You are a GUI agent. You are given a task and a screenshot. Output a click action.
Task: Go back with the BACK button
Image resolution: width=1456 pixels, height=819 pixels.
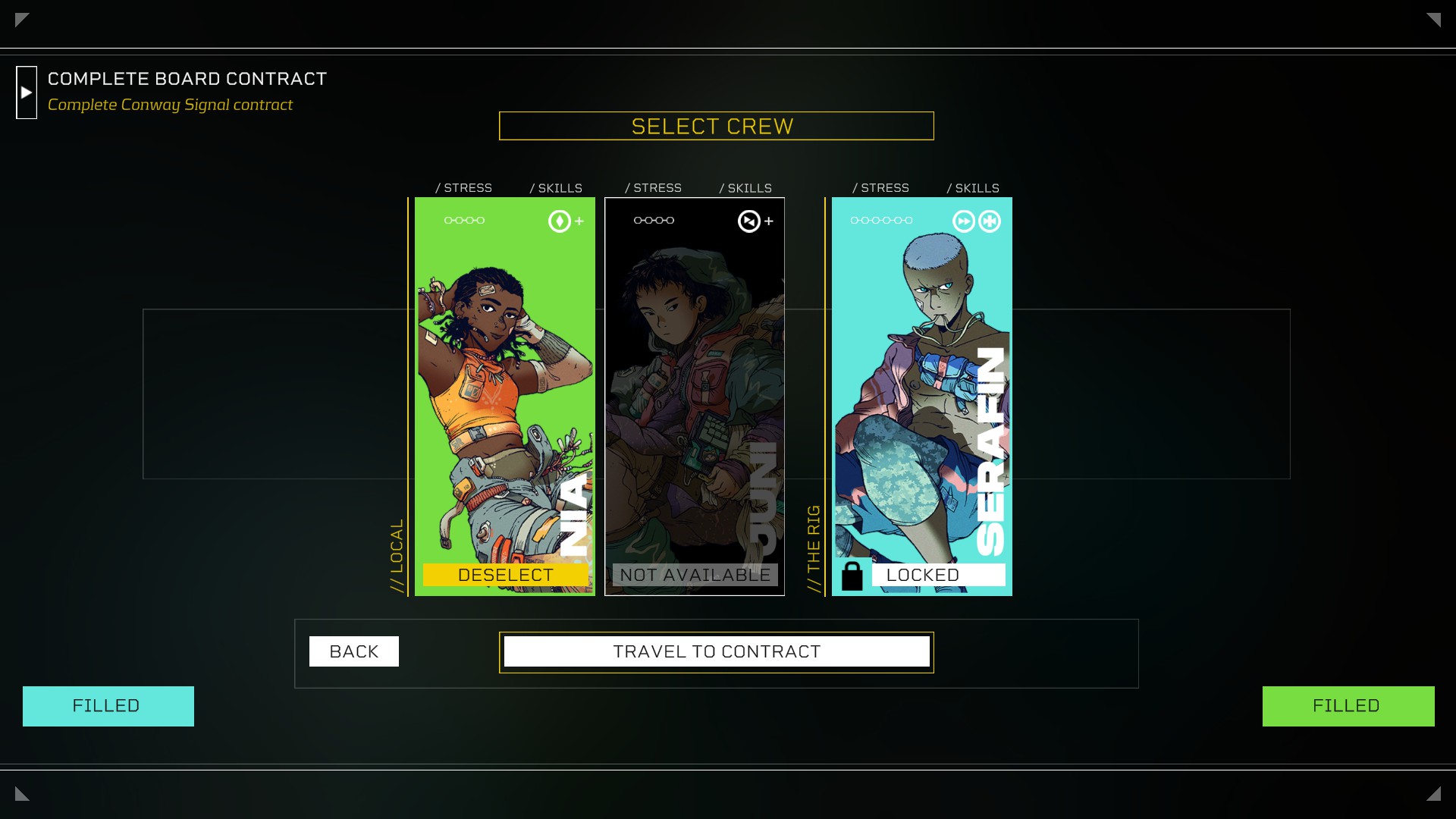(x=353, y=651)
